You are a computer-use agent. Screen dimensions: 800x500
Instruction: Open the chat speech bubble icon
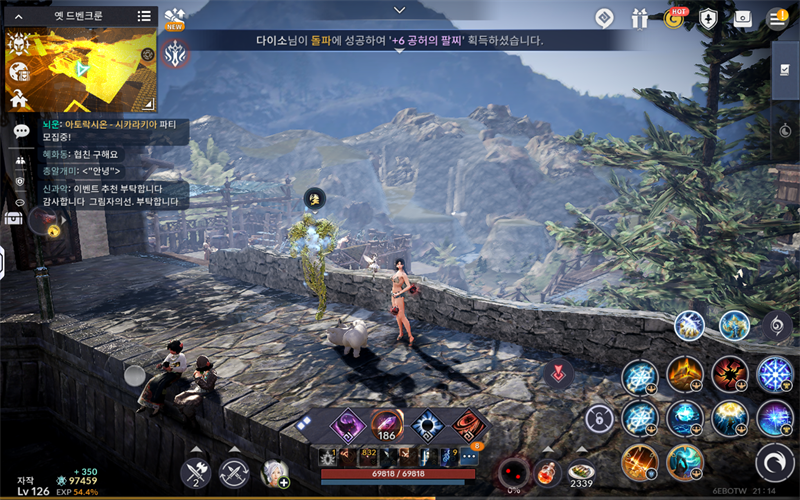coord(20,132)
